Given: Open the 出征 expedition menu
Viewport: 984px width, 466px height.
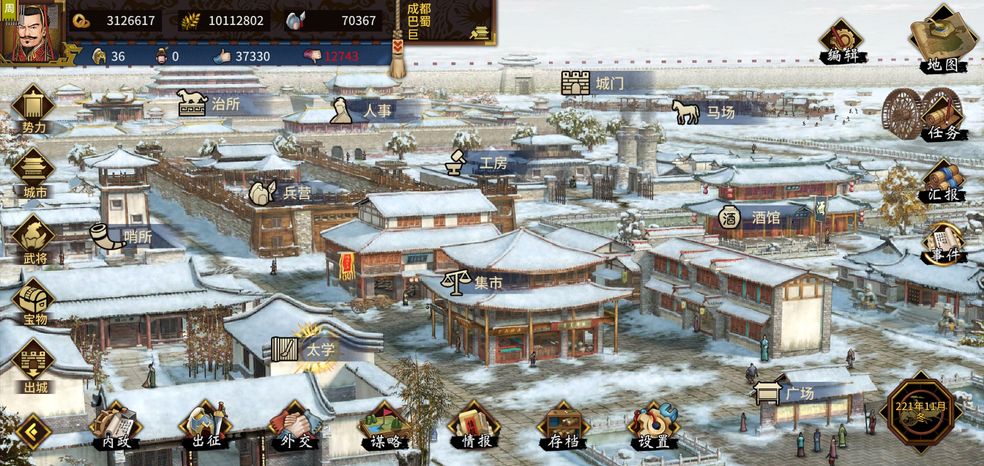Looking at the screenshot, I should click(205, 424).
